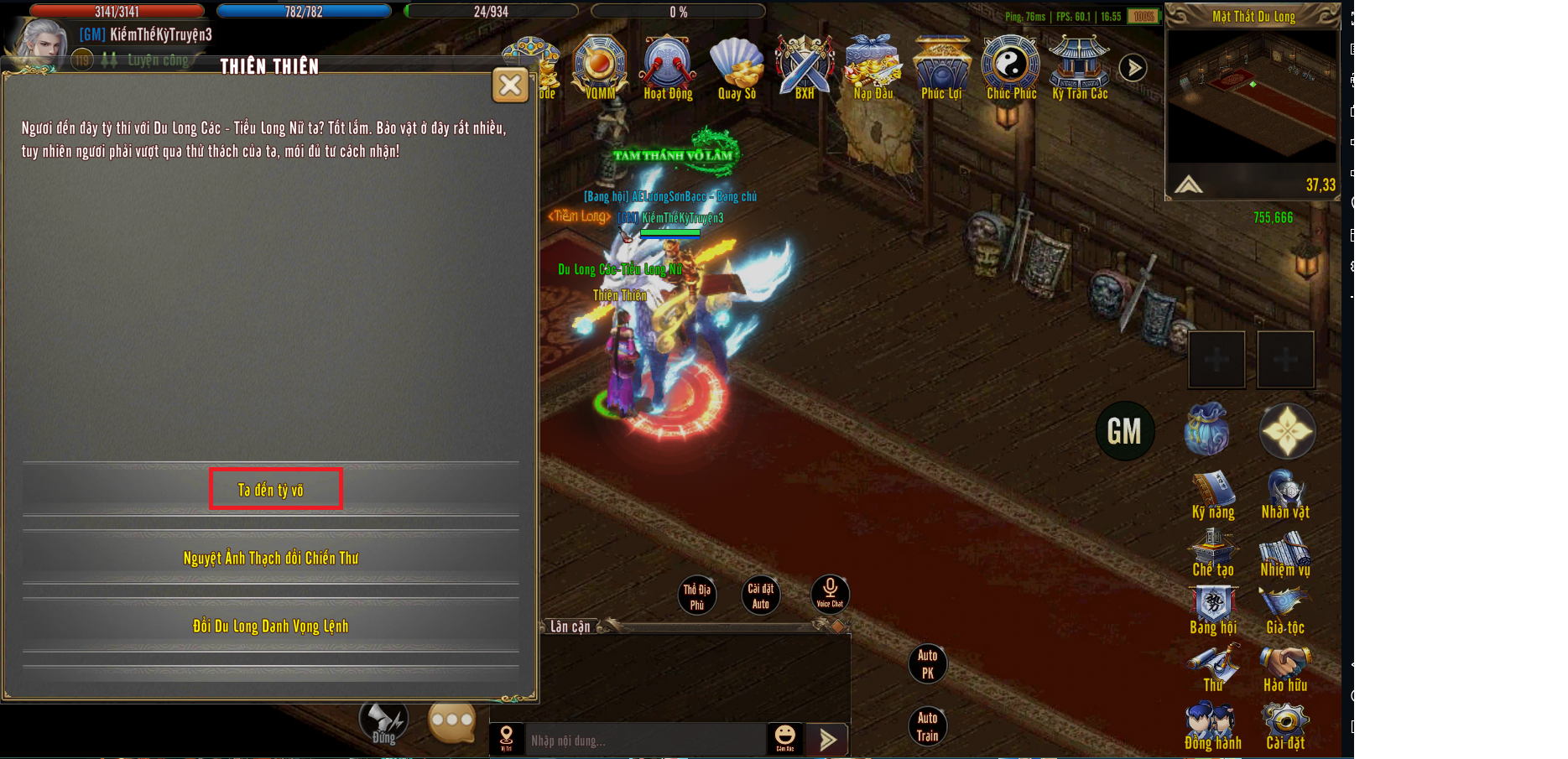
Task: Open the Kỹ năng skills panel
Action: [x=1213, y=496]
